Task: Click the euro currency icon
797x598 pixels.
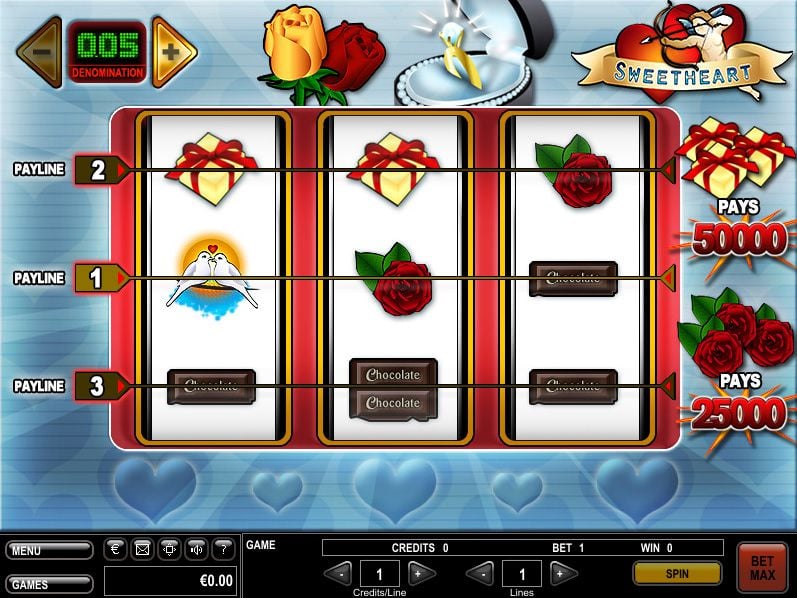Action: coord(115,549)
